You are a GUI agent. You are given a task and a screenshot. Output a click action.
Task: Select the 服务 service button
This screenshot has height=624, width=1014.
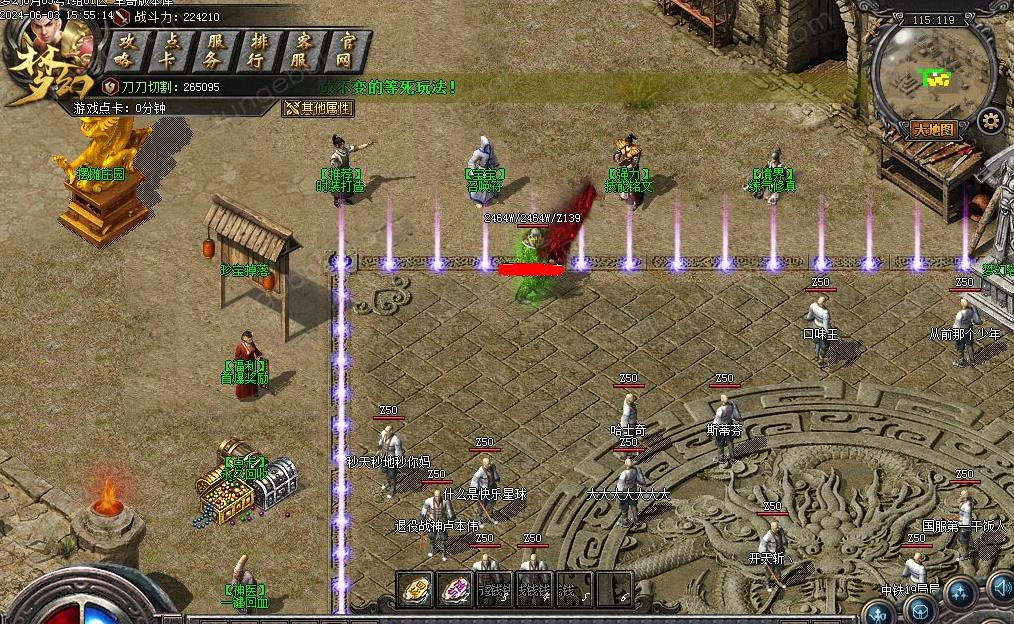(215, 50)
